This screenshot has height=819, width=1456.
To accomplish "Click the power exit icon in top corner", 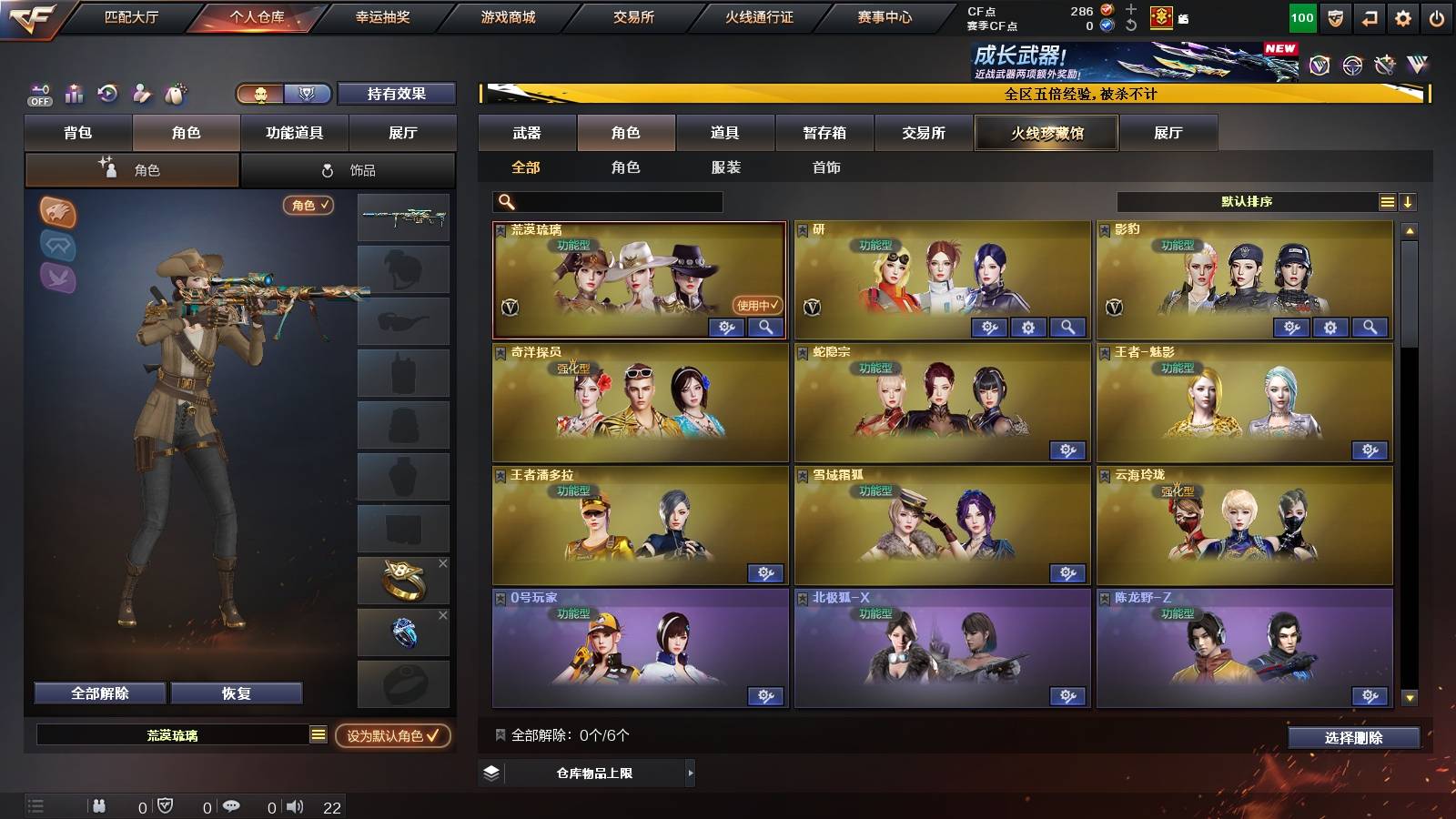I will click(x=1436, y=17).
